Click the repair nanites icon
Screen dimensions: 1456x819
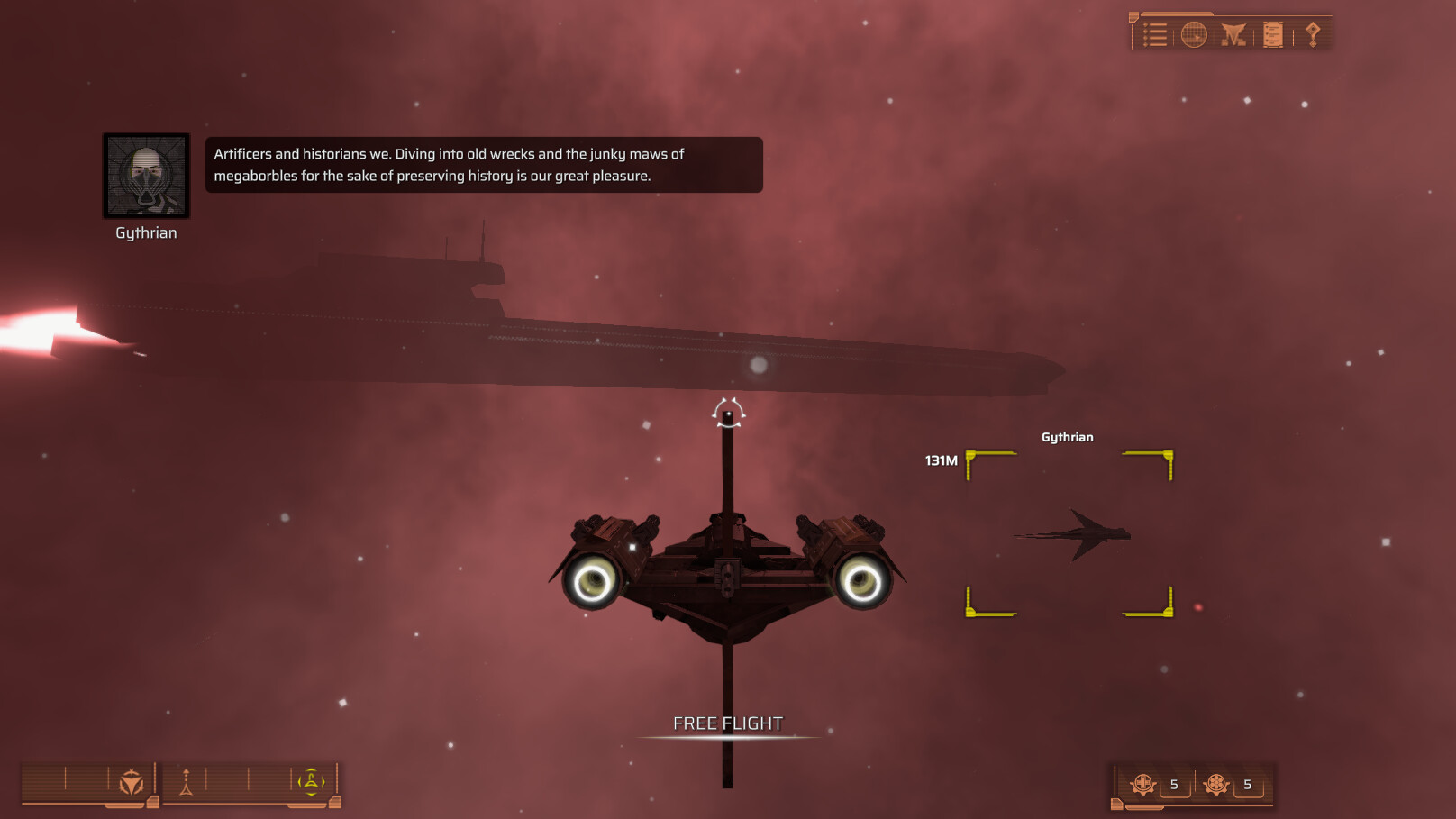[x=1142, y=784]
